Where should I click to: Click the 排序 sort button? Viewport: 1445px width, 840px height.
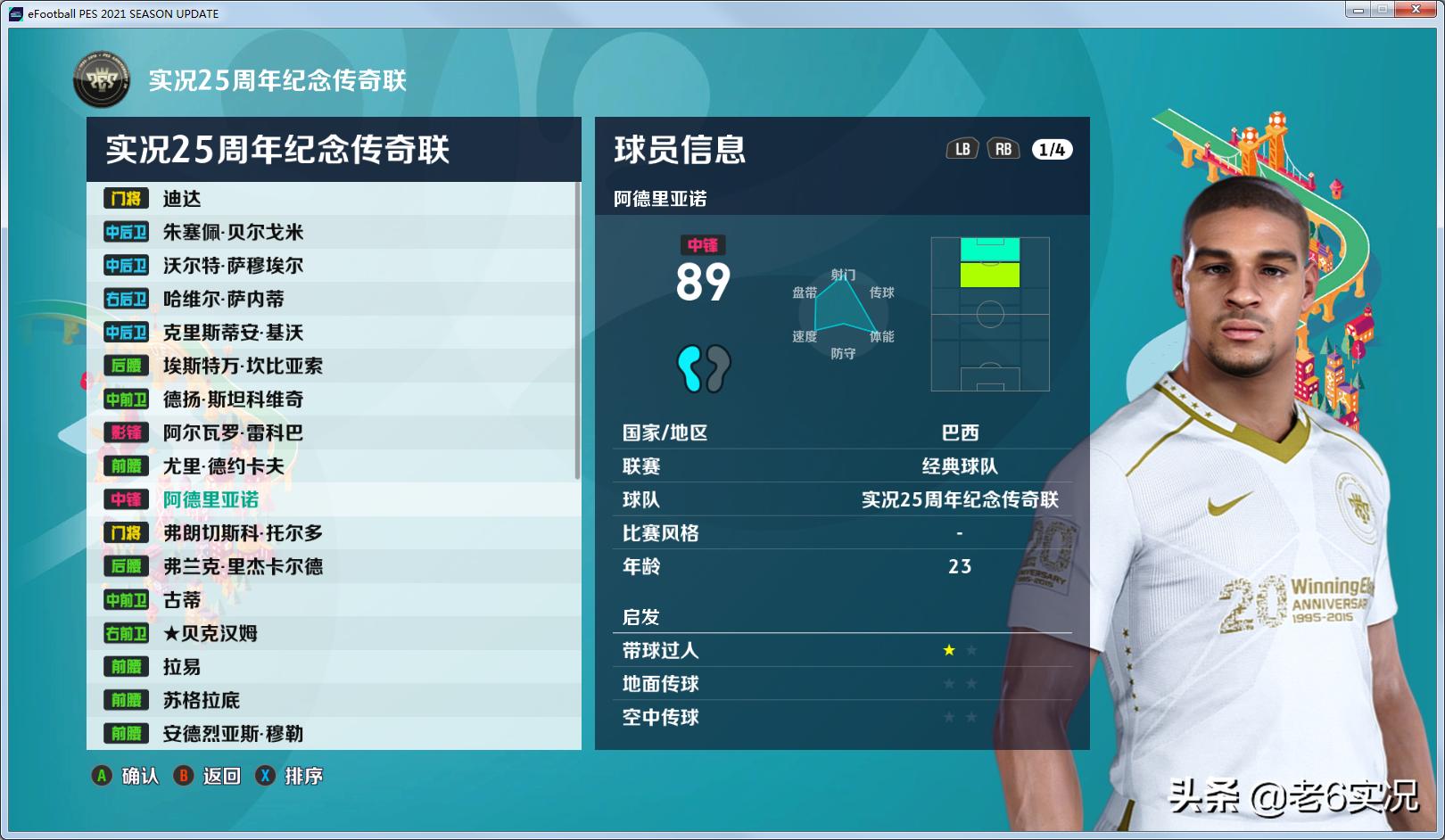click(x=303, y=777)
